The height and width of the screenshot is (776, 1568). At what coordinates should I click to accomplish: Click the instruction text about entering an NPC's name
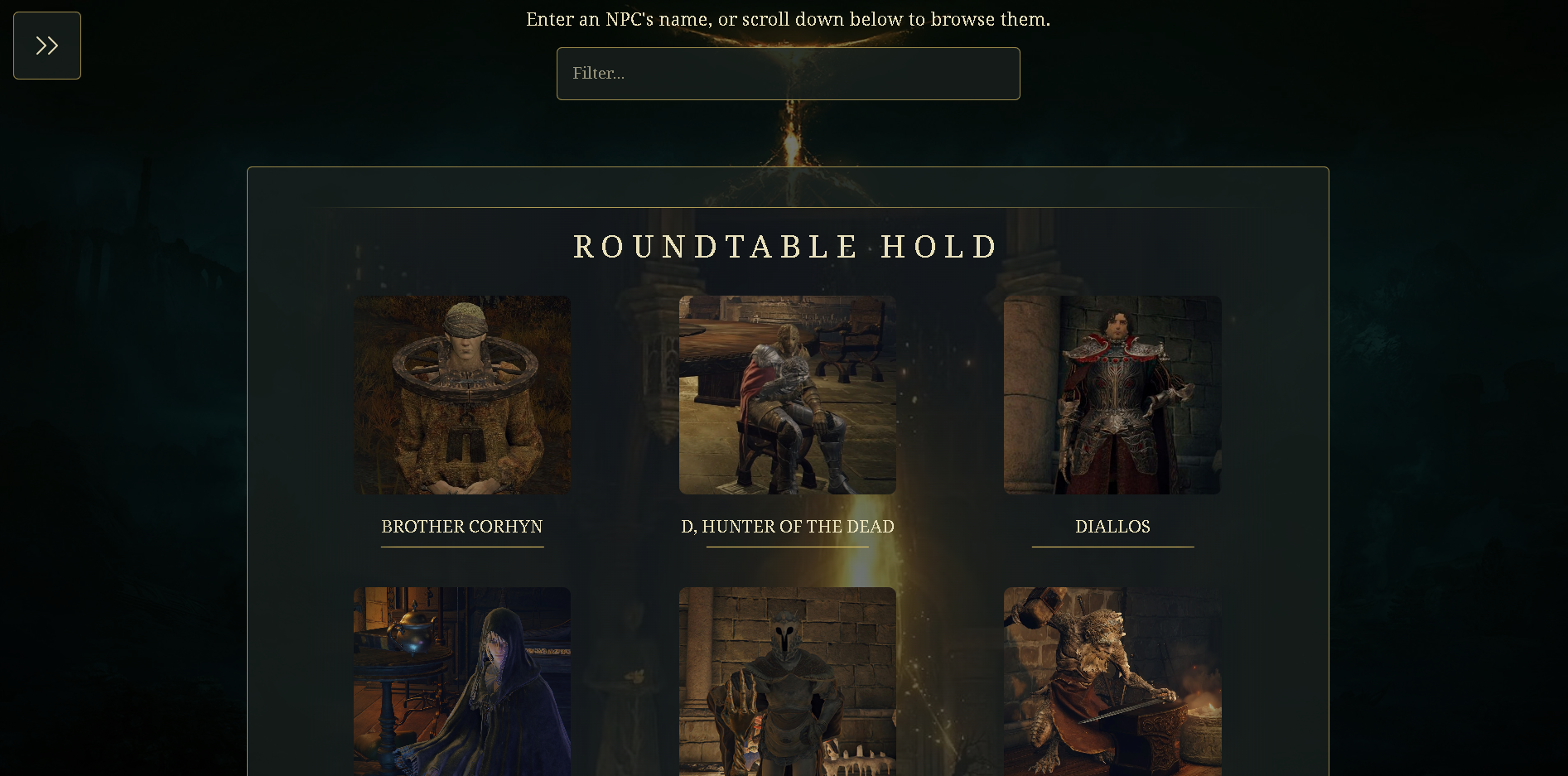pos(787,18)
